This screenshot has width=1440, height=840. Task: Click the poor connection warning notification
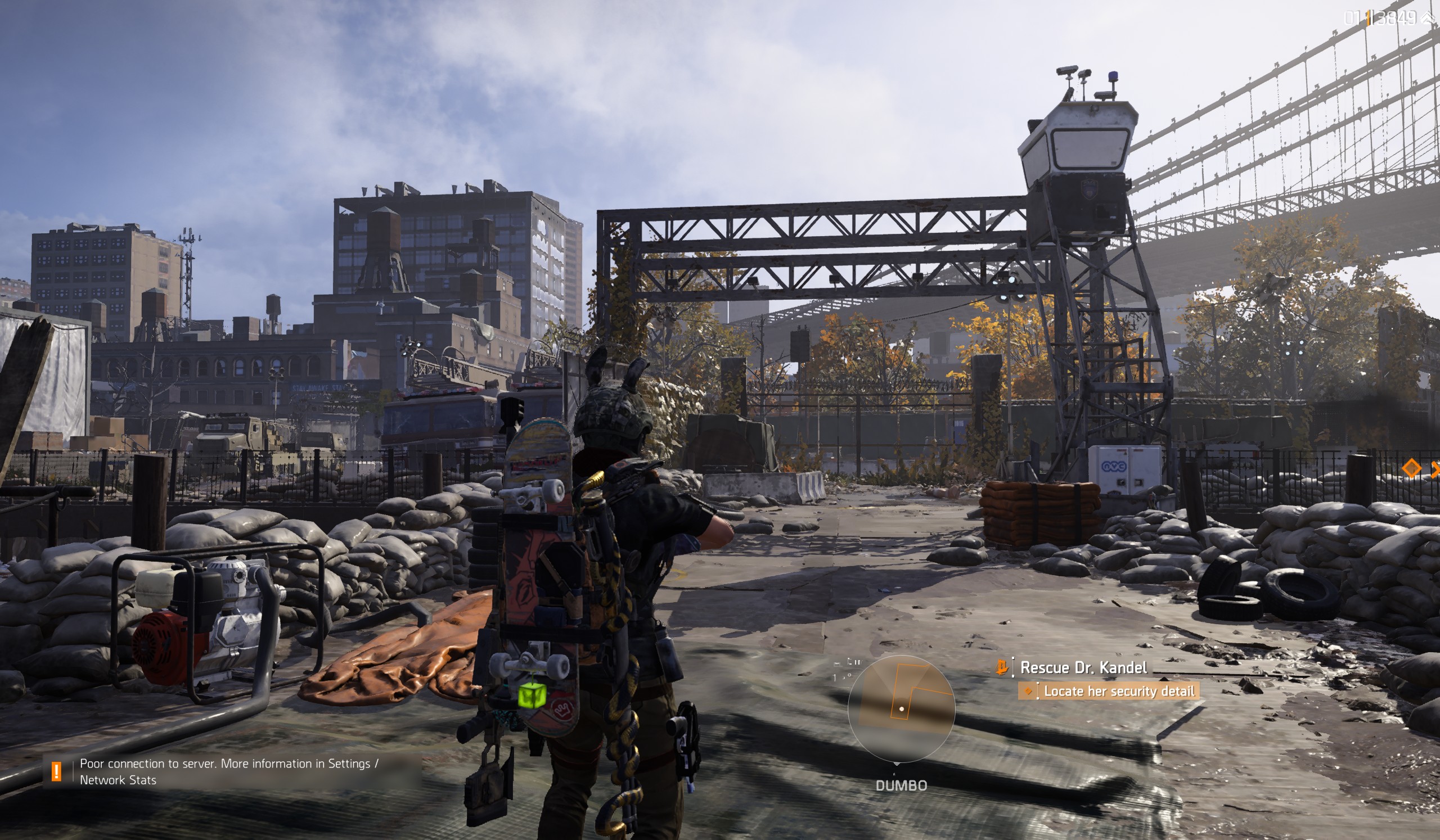[x=228, y=771]
